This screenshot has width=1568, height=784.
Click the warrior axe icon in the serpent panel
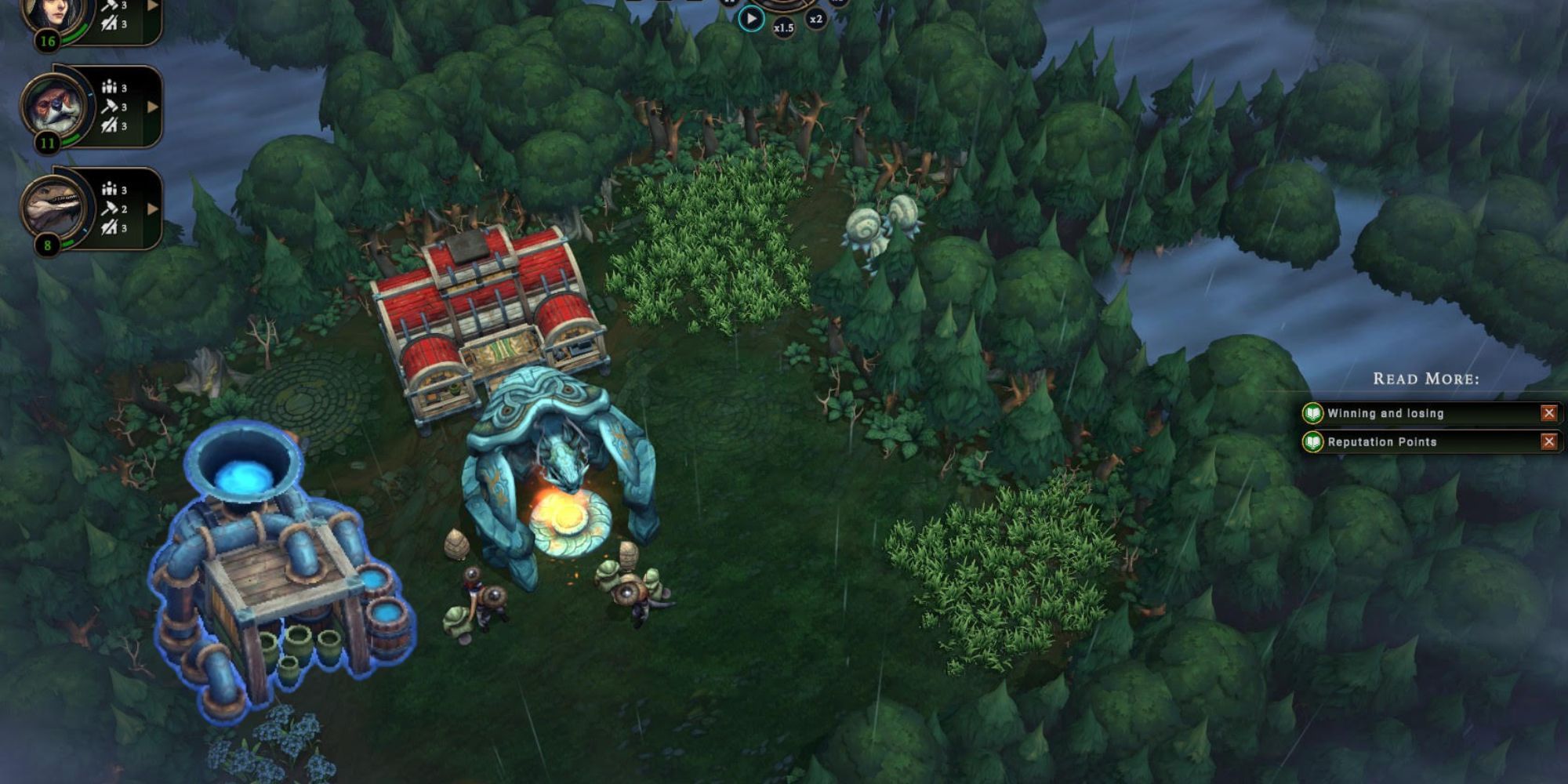(x=111, y=229)
